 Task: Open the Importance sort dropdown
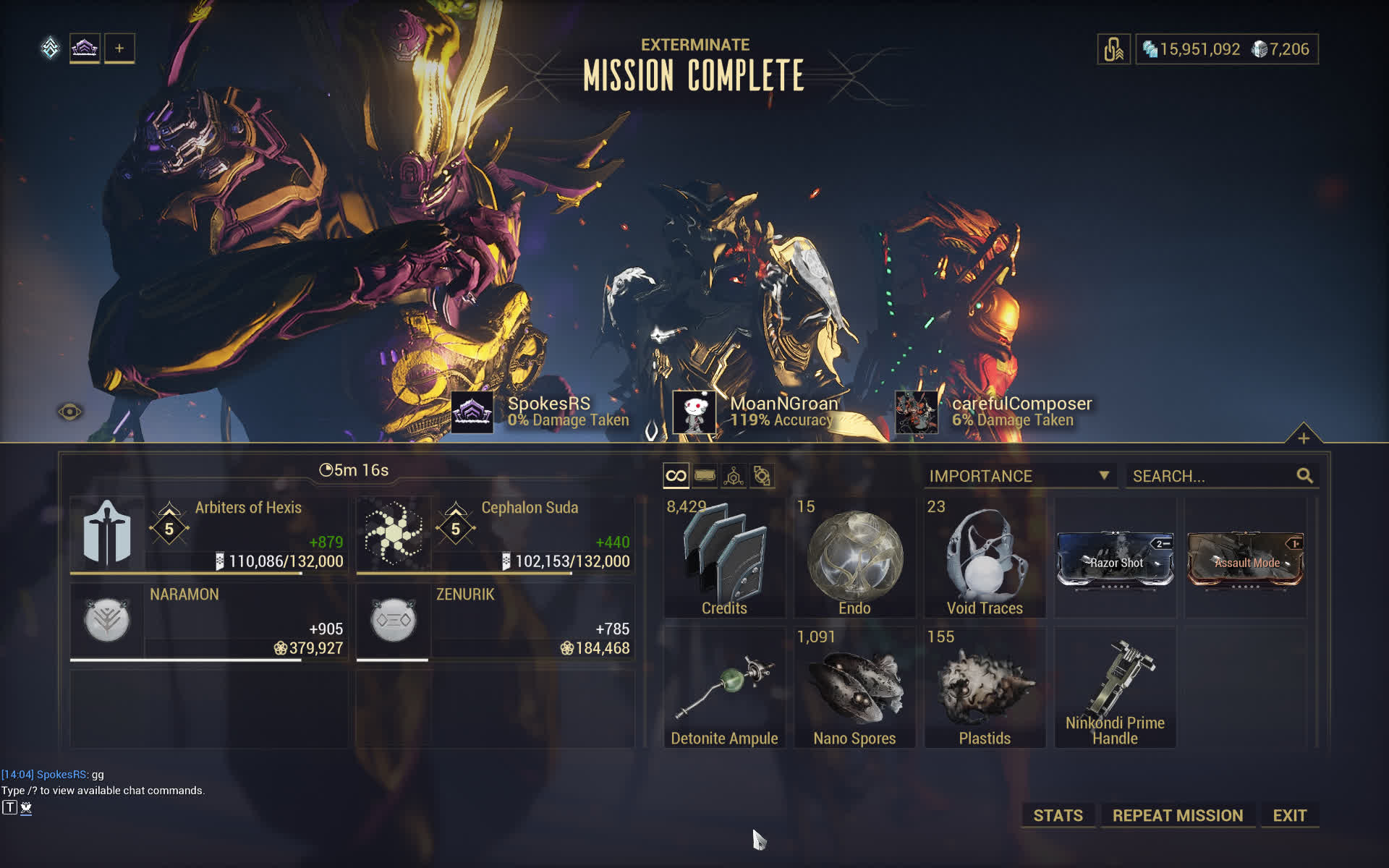(x=1019, y=476)
